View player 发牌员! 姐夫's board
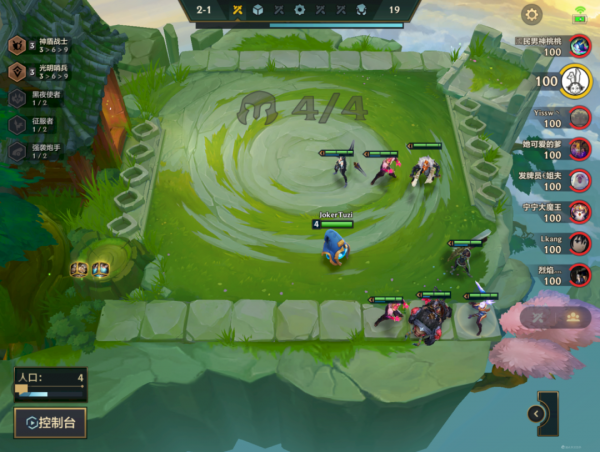The height and width of the screenshot is (452, 600). coord(579,181)
